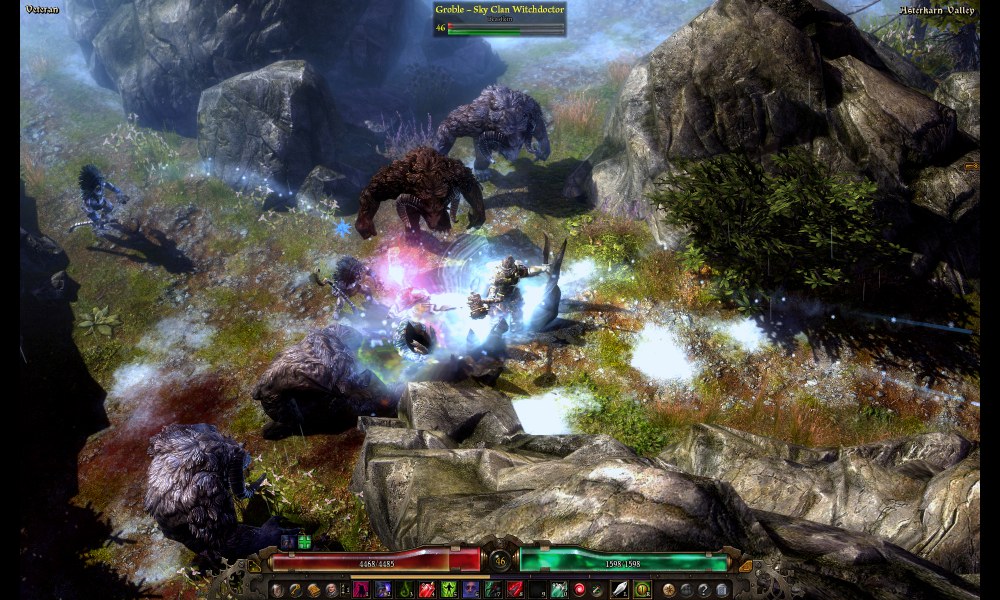Click the bearded face portrait button
1000x600 pixels.
(x=332, y=590)
